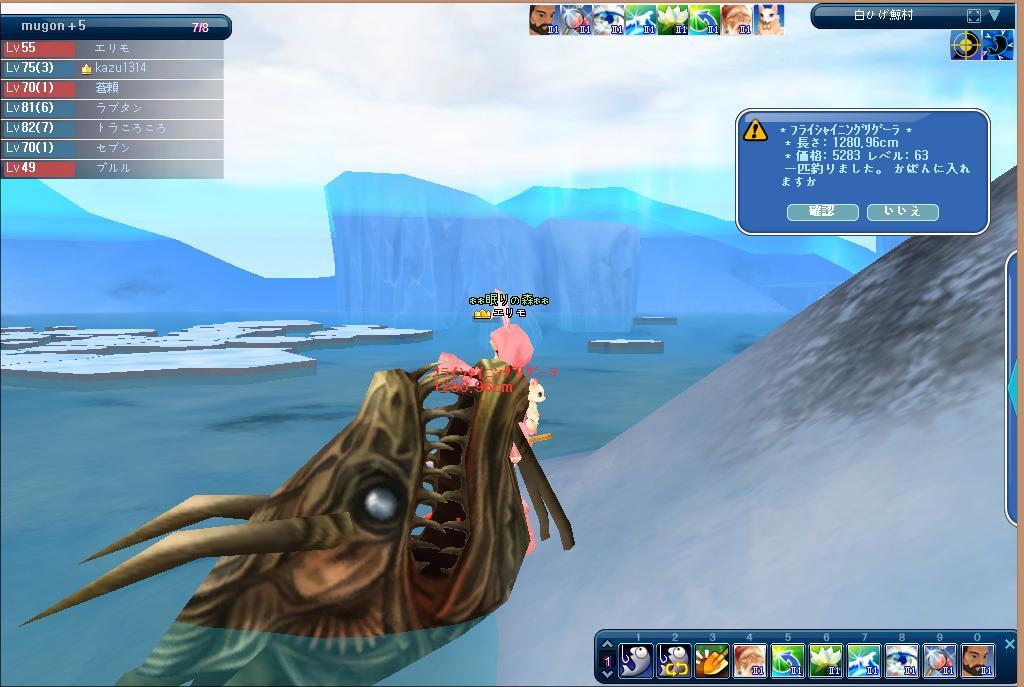Activate the blue eye skill in hotbar slot 8
Image resolution: width=1024 pixels, height=687 pixels.
coord(902,661)
